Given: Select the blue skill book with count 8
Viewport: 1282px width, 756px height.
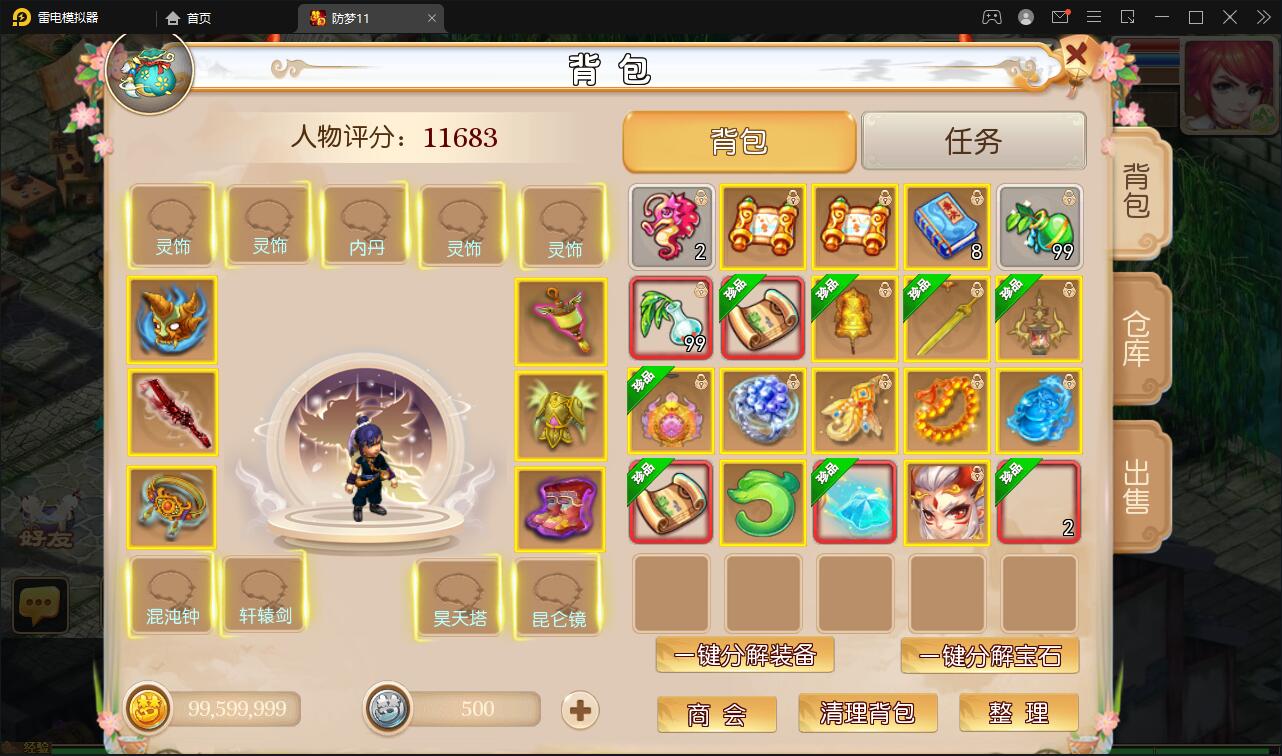Looking at the screenshot, I should (946, 227).
